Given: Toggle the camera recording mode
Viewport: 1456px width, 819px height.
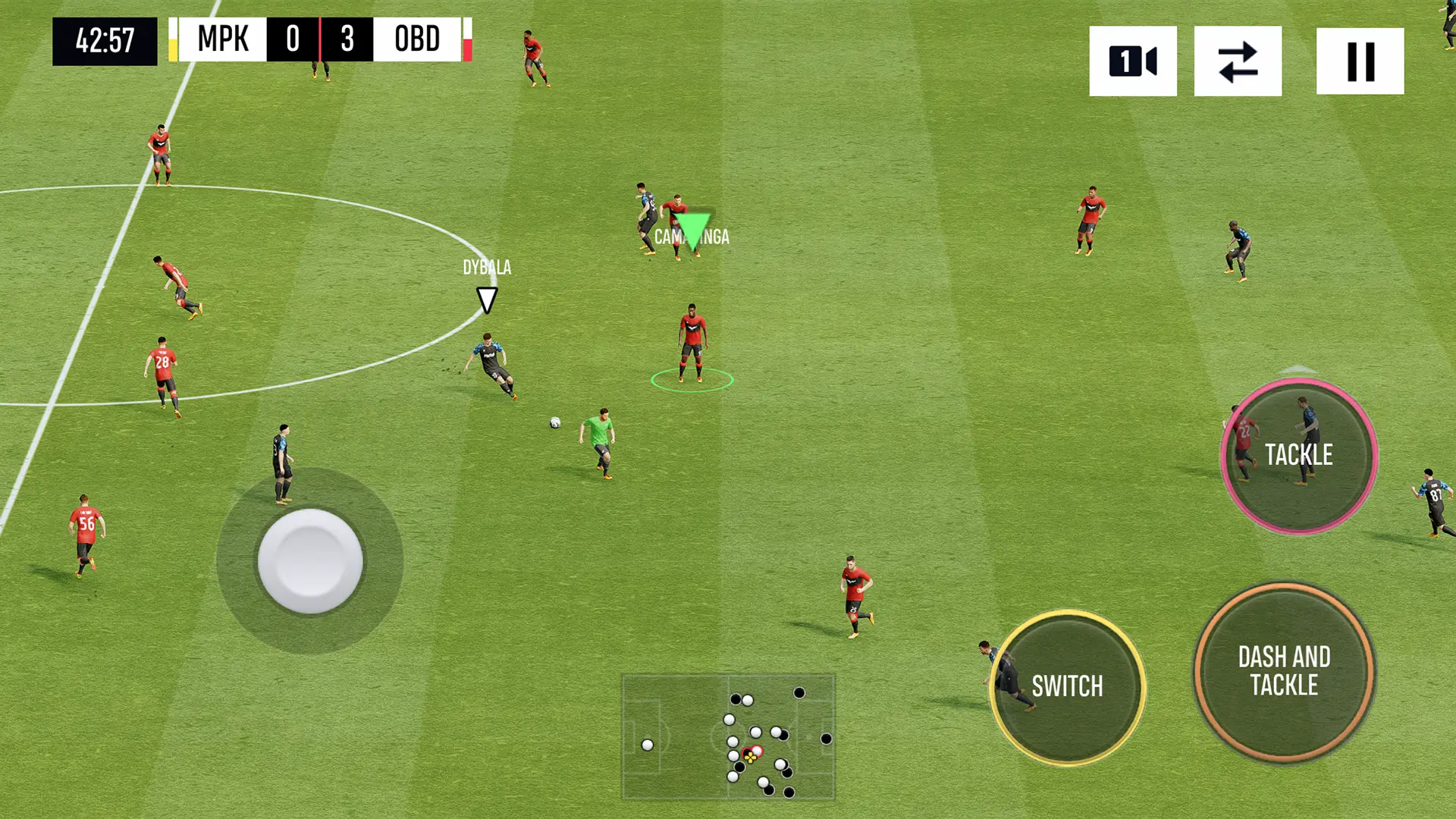Looking at the screenshot, I should [x=1132, y=61].
